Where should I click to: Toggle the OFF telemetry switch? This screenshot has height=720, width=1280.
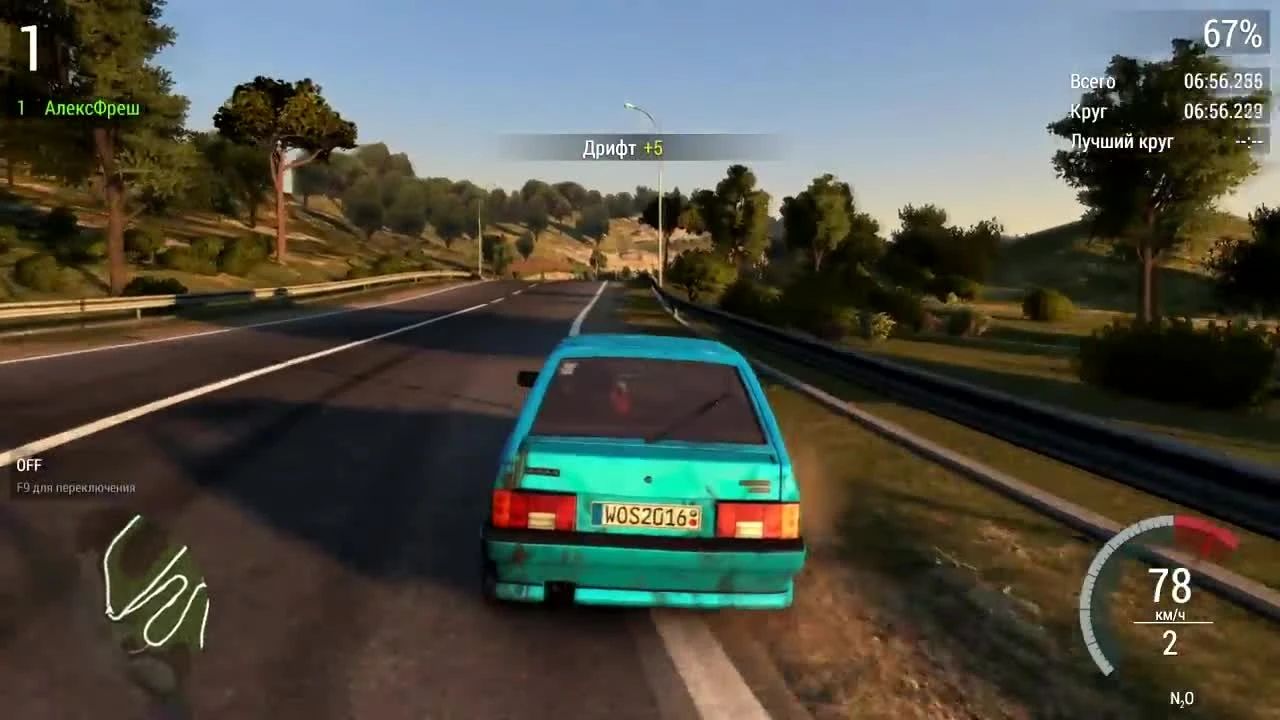coord(30,464)
